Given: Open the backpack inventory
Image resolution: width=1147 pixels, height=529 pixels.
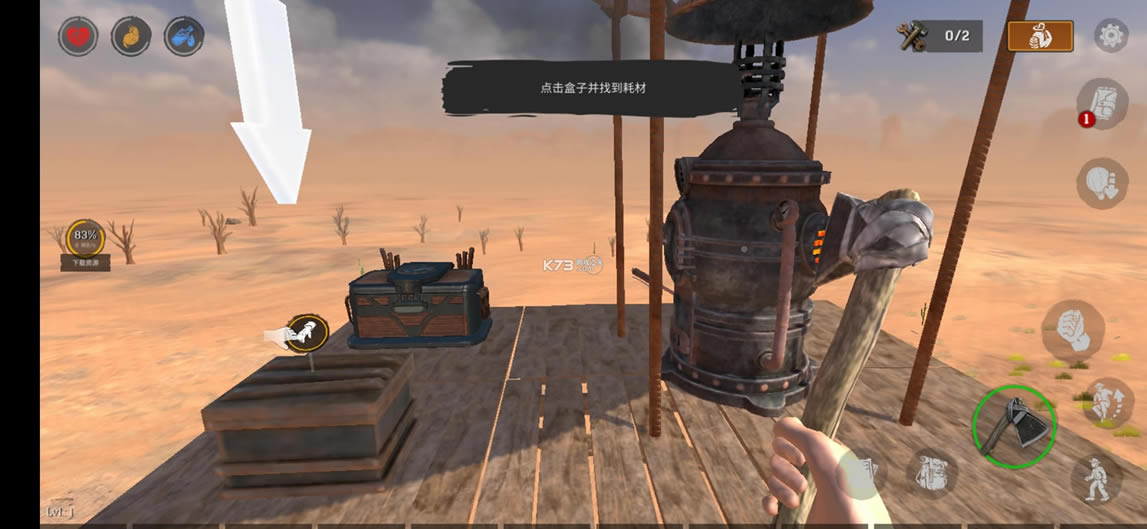Looking at the screenshot, I should (x=932, y=474).
